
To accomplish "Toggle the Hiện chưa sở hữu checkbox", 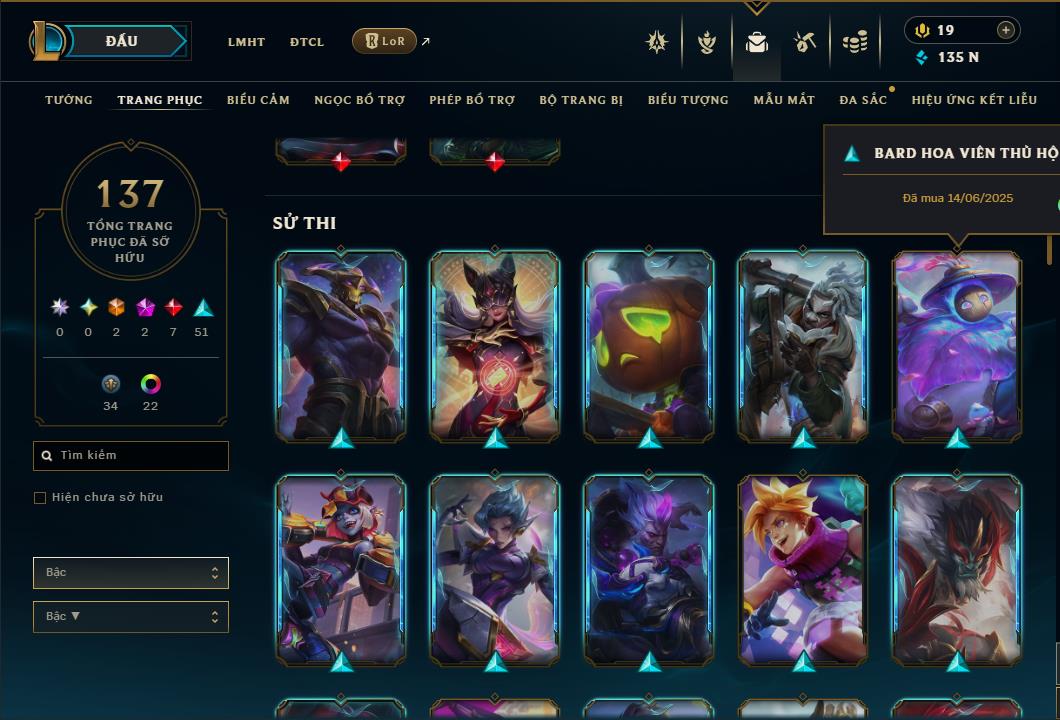I will coord(40,498).
